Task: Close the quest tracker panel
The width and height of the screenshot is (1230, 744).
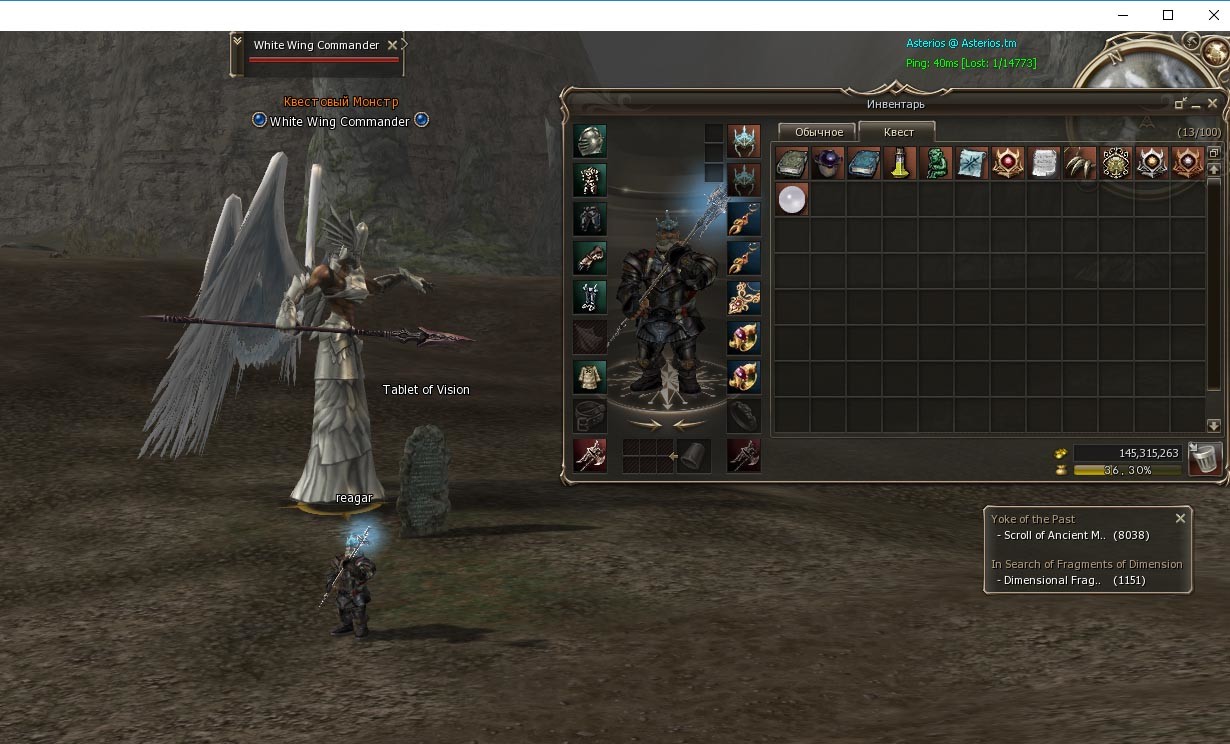Action: (1180, 518)
